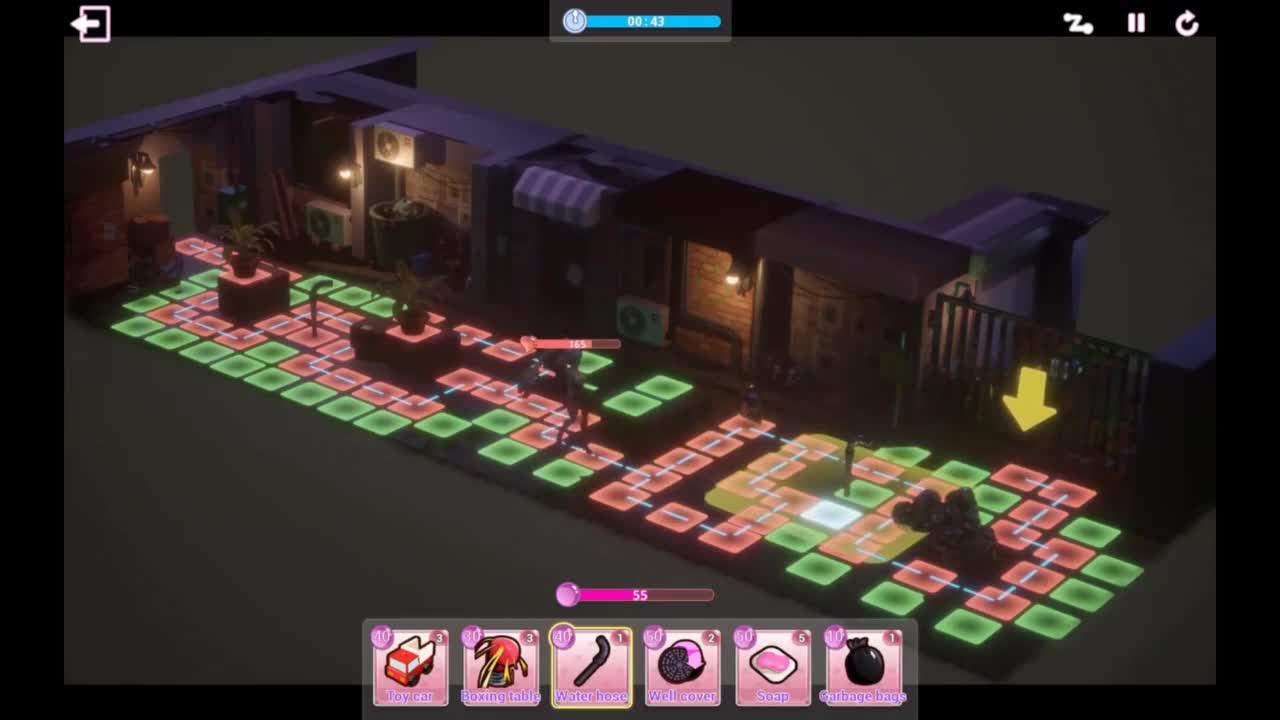The width and height of the screenshot is (1280, 720).
Task: Choose the Soap card
Action: pyautogui.click(x=773, y=666)
